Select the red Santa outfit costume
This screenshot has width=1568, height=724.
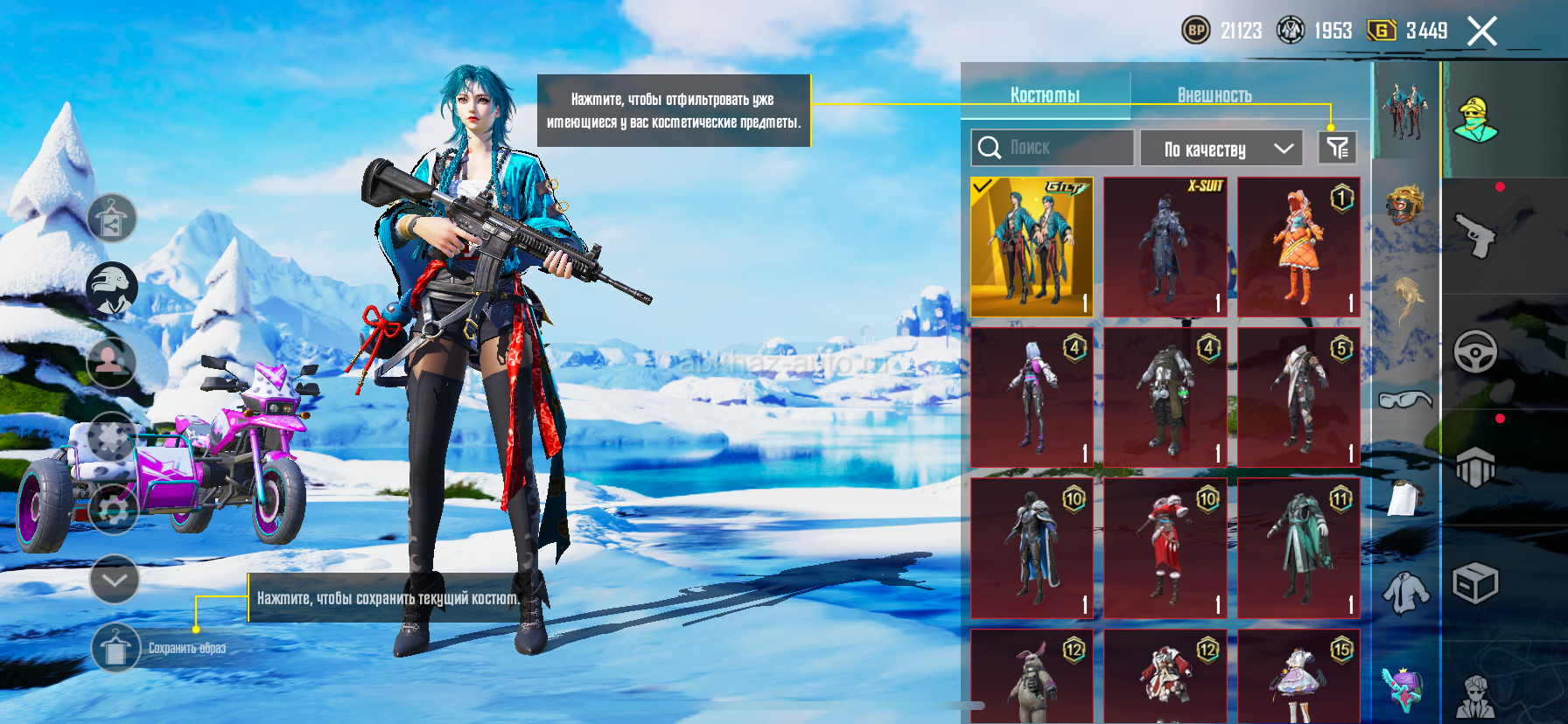(x=1165, y=548)
